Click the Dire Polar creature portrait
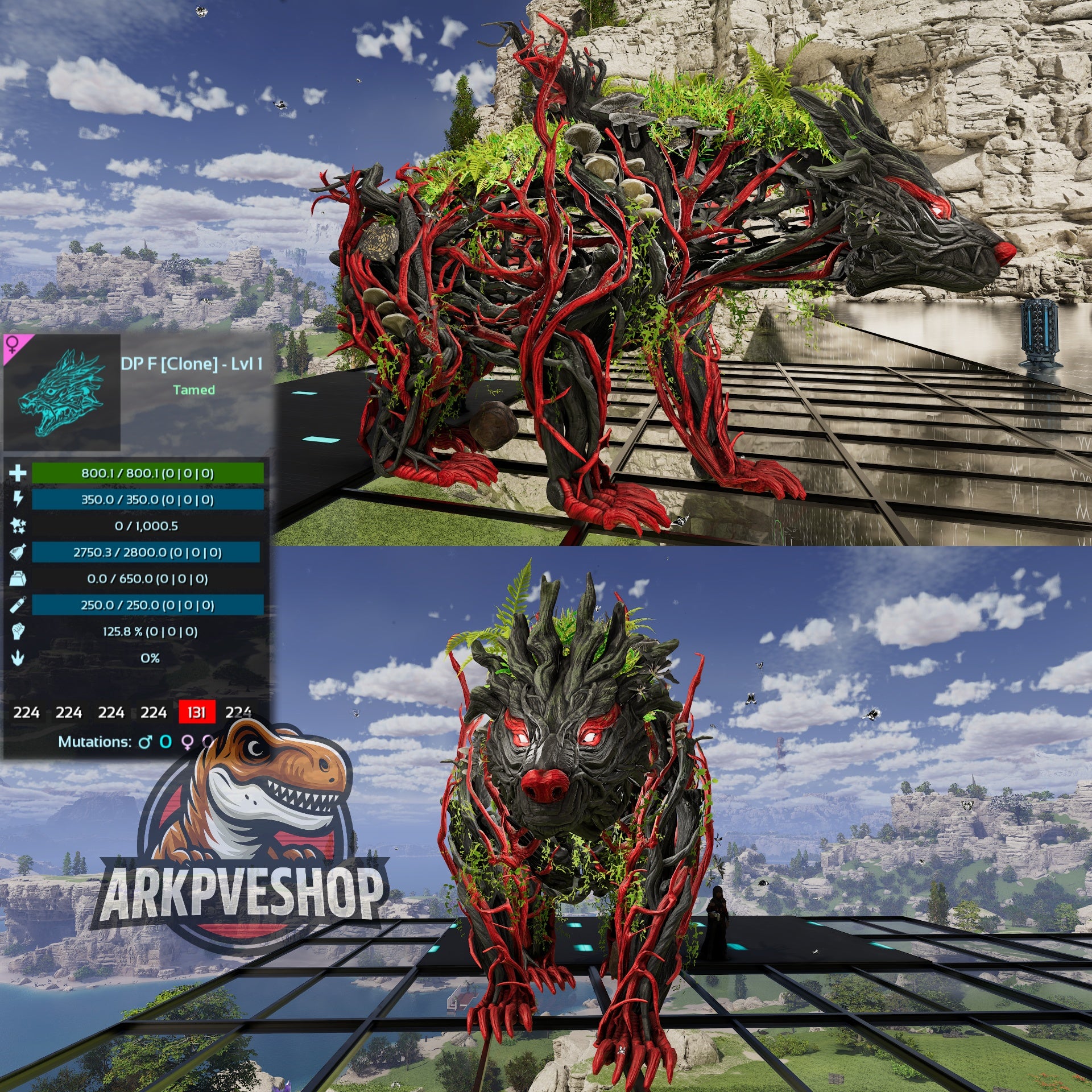Screen dimensions: 1092x1092 (61, 393)
